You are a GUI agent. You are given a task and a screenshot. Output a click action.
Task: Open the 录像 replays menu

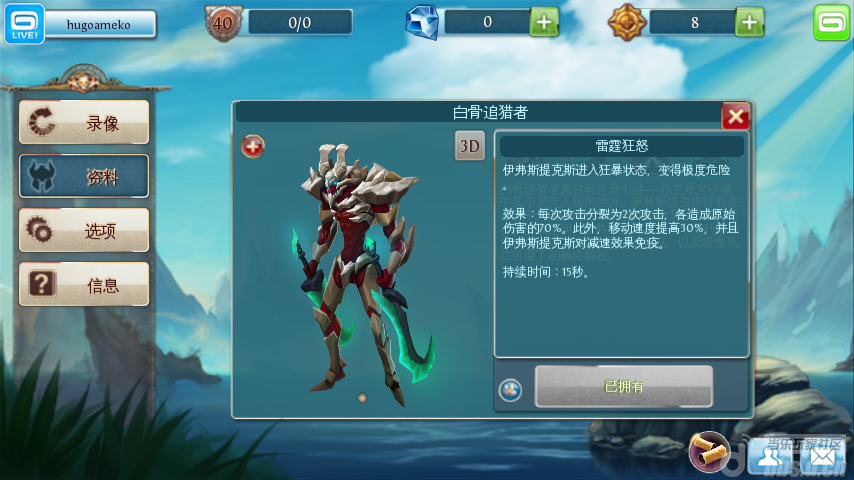tap(84, 122)
